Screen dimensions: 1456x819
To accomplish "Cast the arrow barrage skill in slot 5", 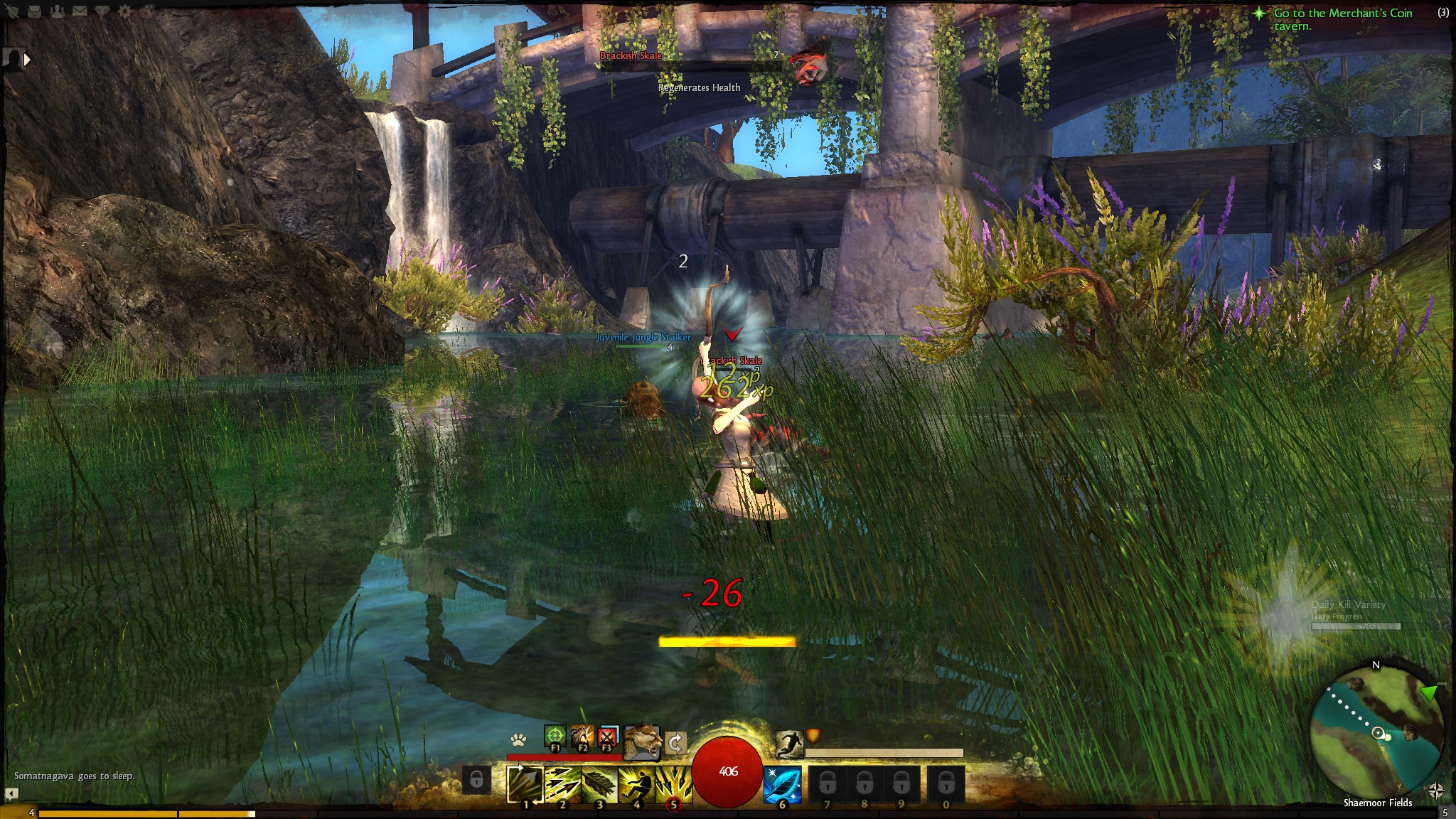I will [673, 785].
